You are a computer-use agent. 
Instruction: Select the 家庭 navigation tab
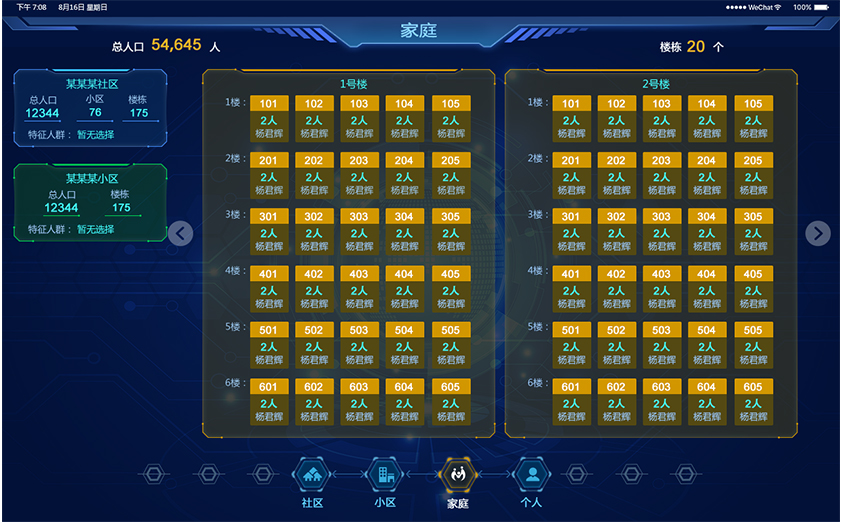click(458, 476)
